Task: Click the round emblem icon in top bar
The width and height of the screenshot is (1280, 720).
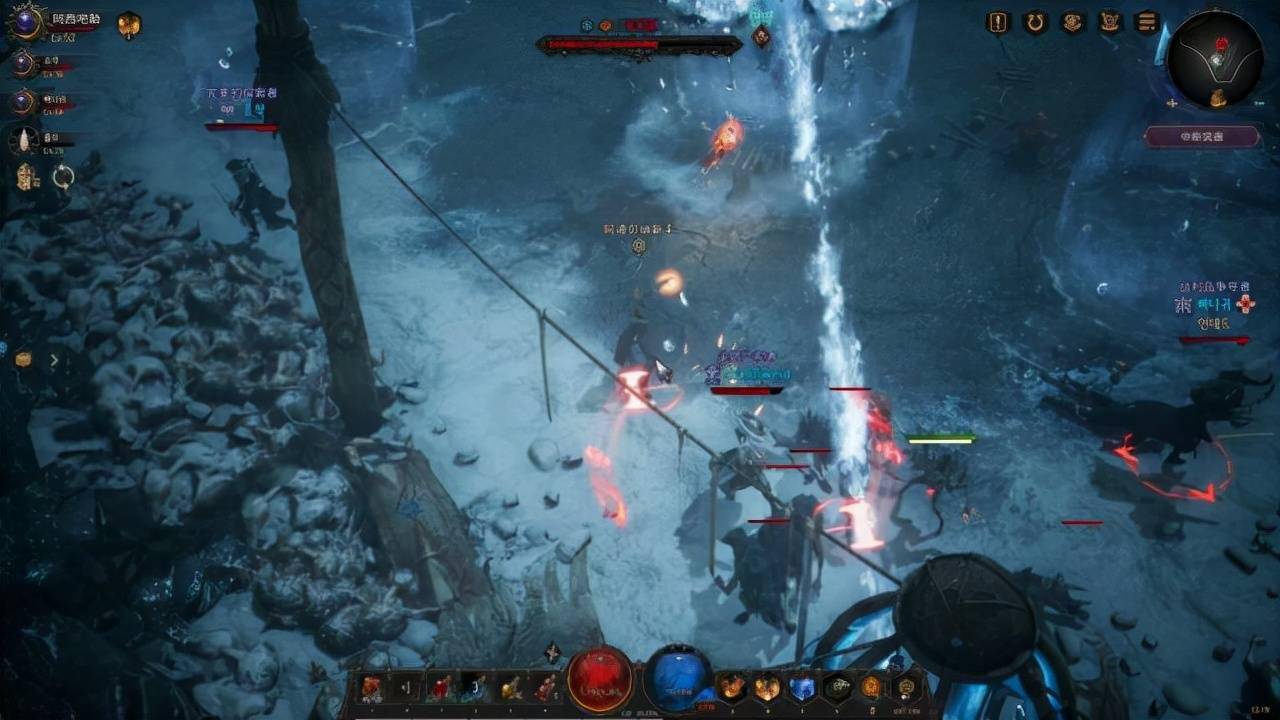Action: coord(1072,22)
